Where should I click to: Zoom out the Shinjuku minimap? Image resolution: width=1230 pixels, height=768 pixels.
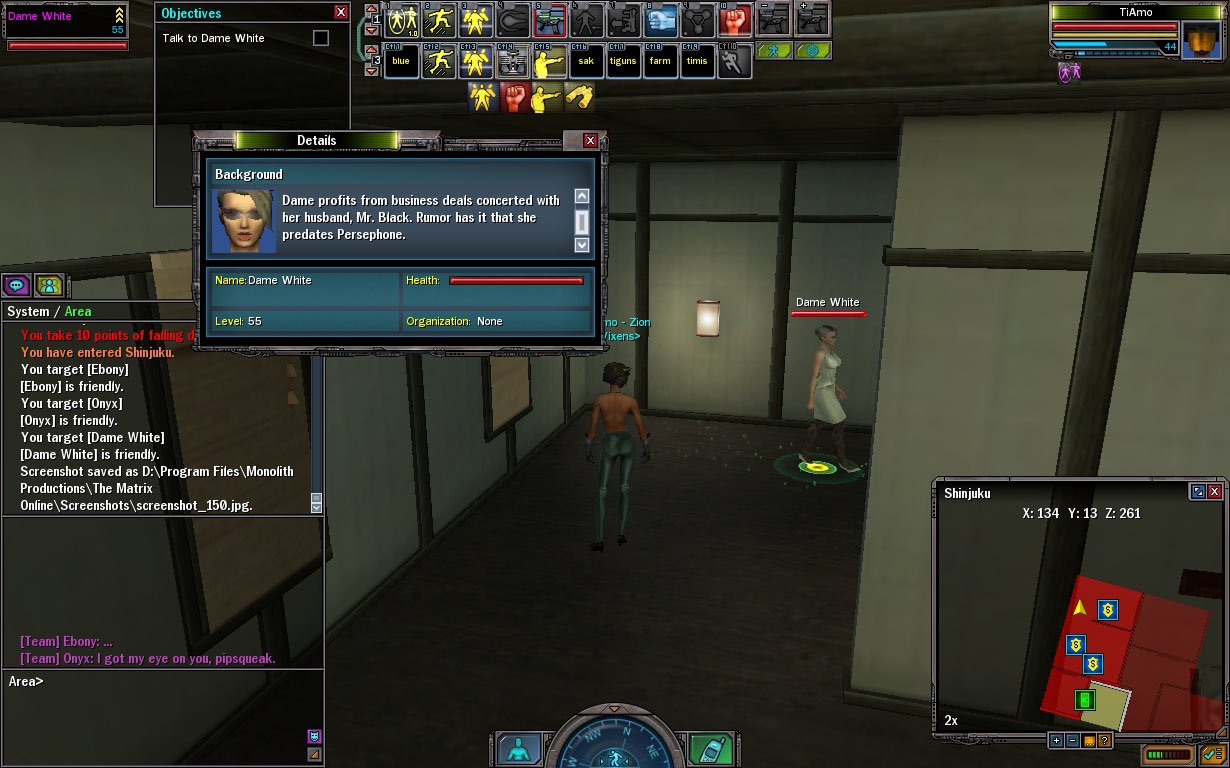pyautogui.click(x=1072, y=741)
